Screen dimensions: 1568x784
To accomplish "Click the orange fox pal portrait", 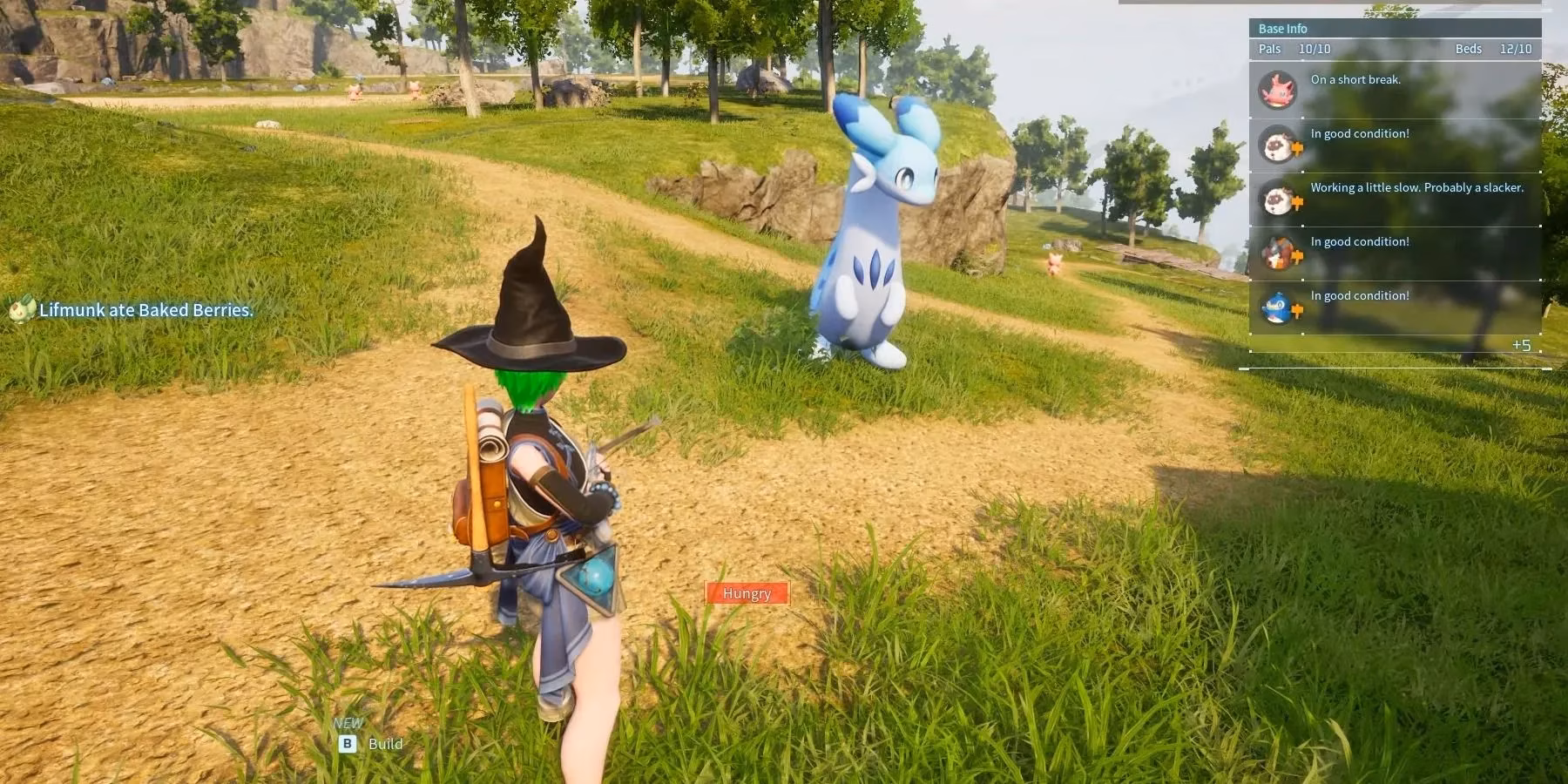I will pos(1278,253).
